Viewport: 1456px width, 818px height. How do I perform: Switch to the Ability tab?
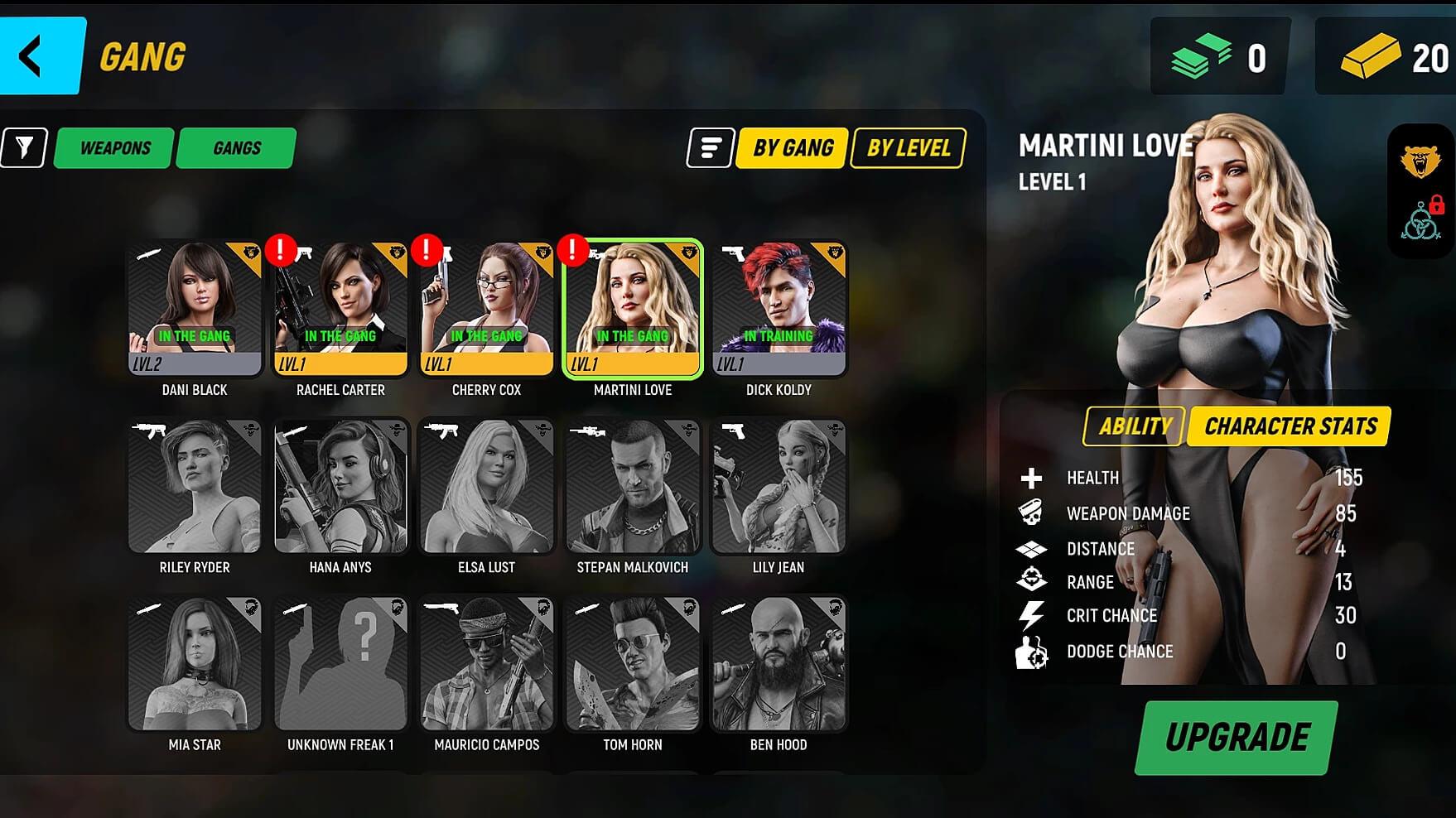1134,426
